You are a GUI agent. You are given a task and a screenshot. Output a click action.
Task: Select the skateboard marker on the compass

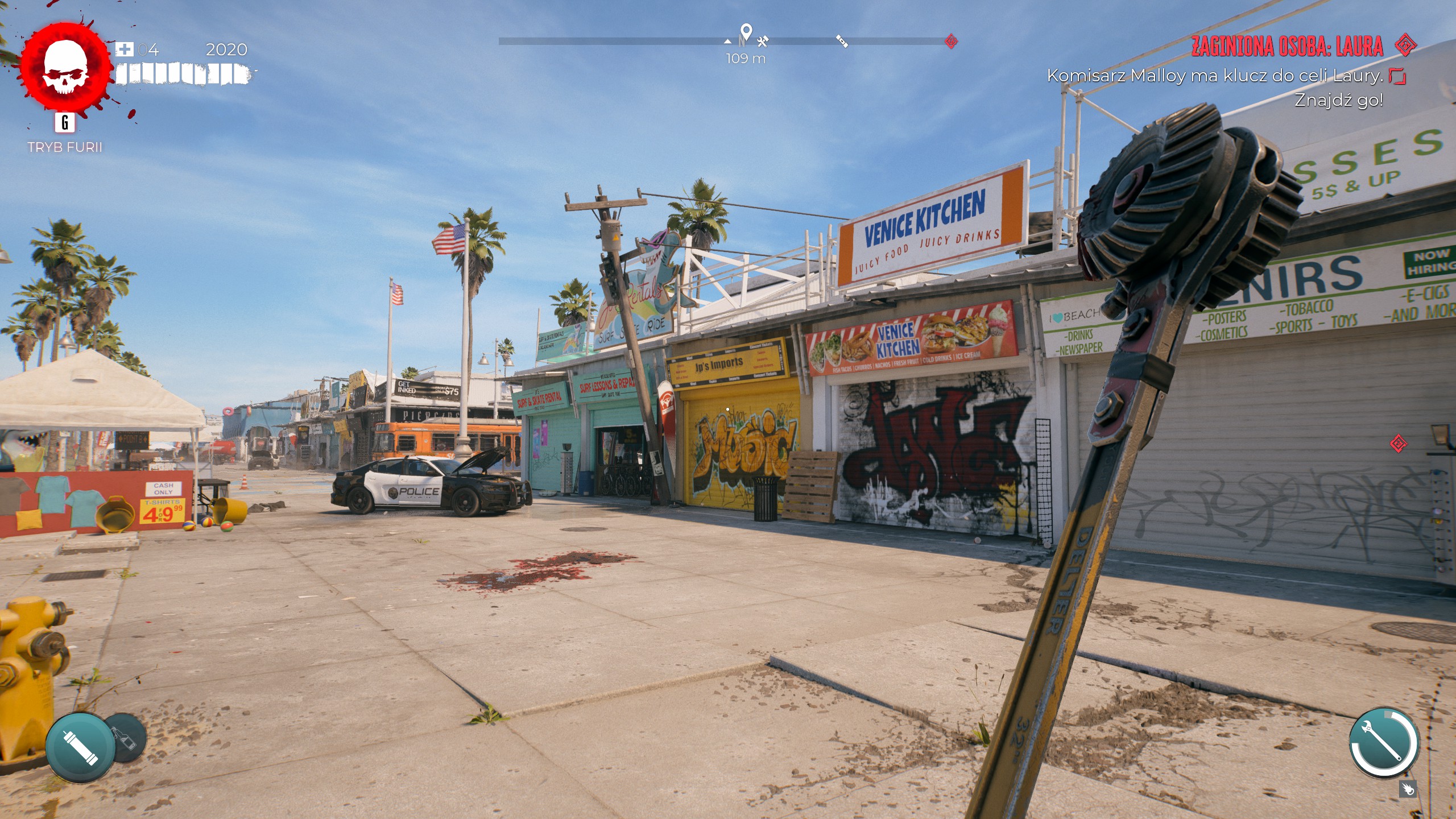pos(842,41)
